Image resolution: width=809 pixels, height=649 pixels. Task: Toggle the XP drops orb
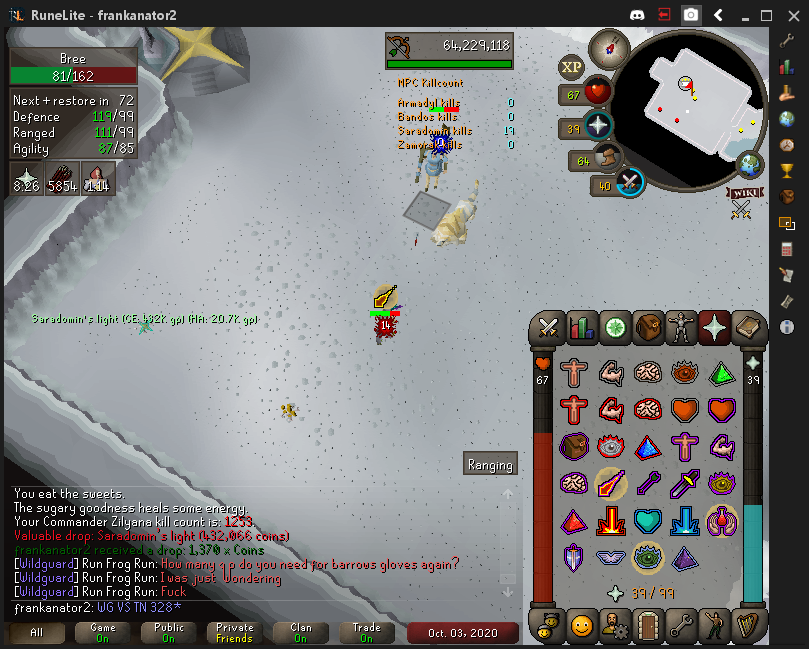click(x=571, y=67)
